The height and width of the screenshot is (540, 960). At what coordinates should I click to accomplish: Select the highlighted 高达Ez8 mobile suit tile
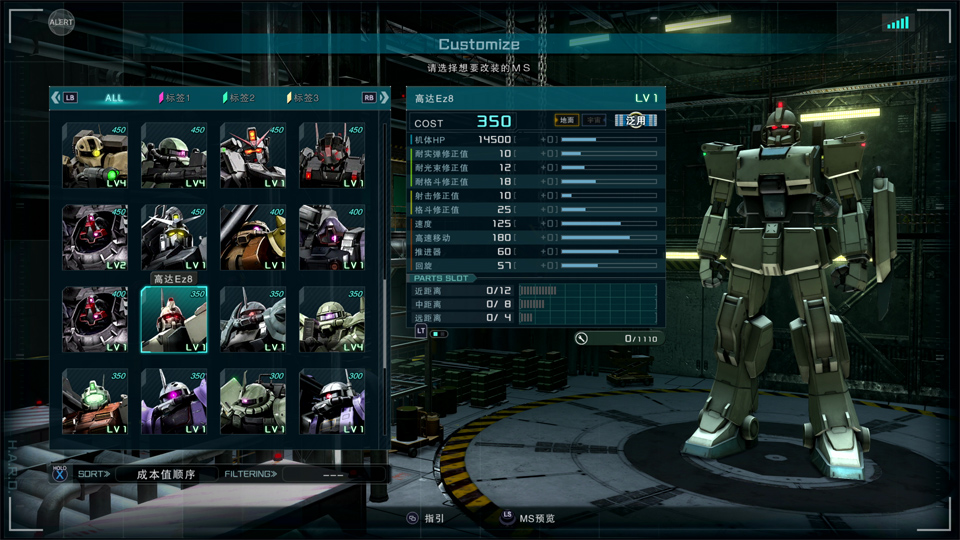[x=174, y=320]
